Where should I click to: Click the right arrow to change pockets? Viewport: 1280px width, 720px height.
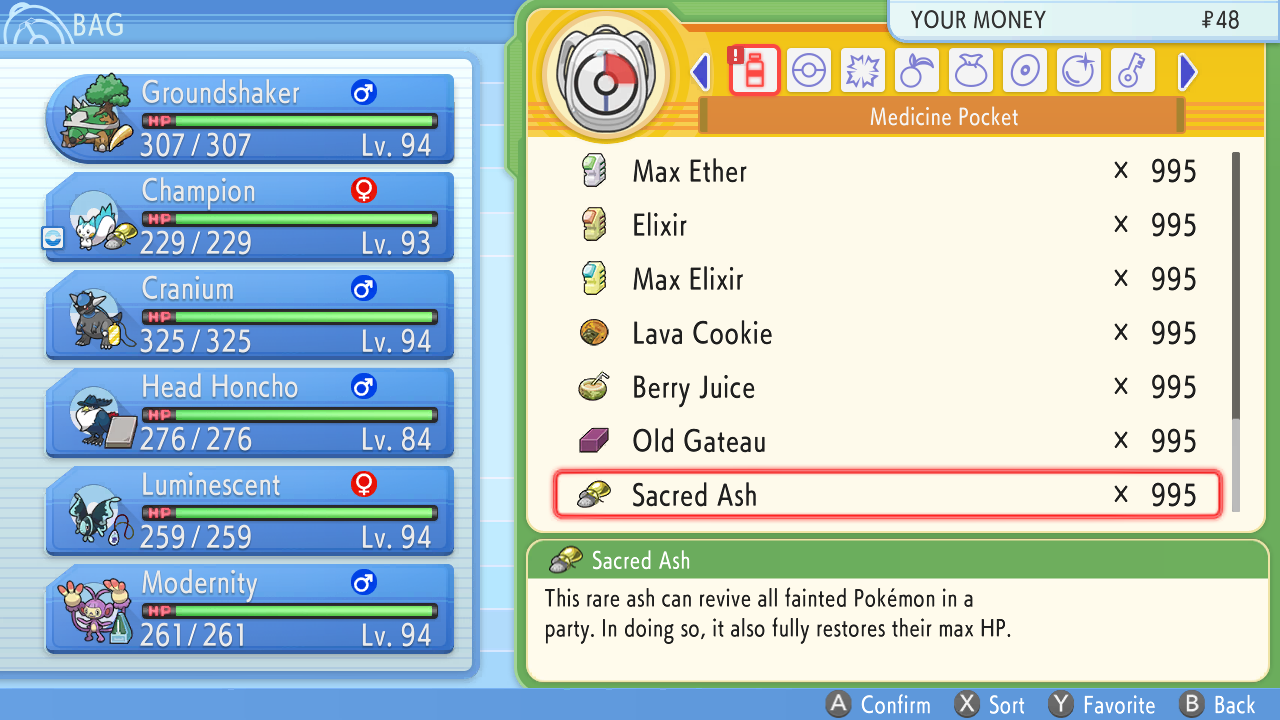pyautogui.click(x=1185, y=70)
